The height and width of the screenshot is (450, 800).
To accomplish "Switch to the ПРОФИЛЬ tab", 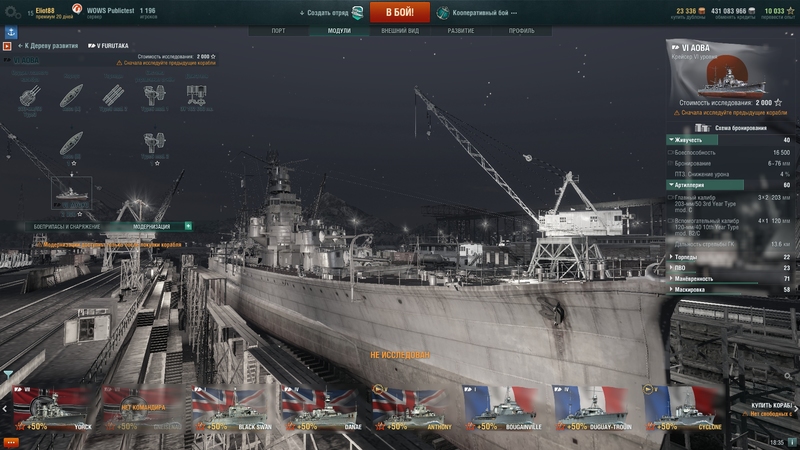I will pyautogui.click(x=521, y=31).
